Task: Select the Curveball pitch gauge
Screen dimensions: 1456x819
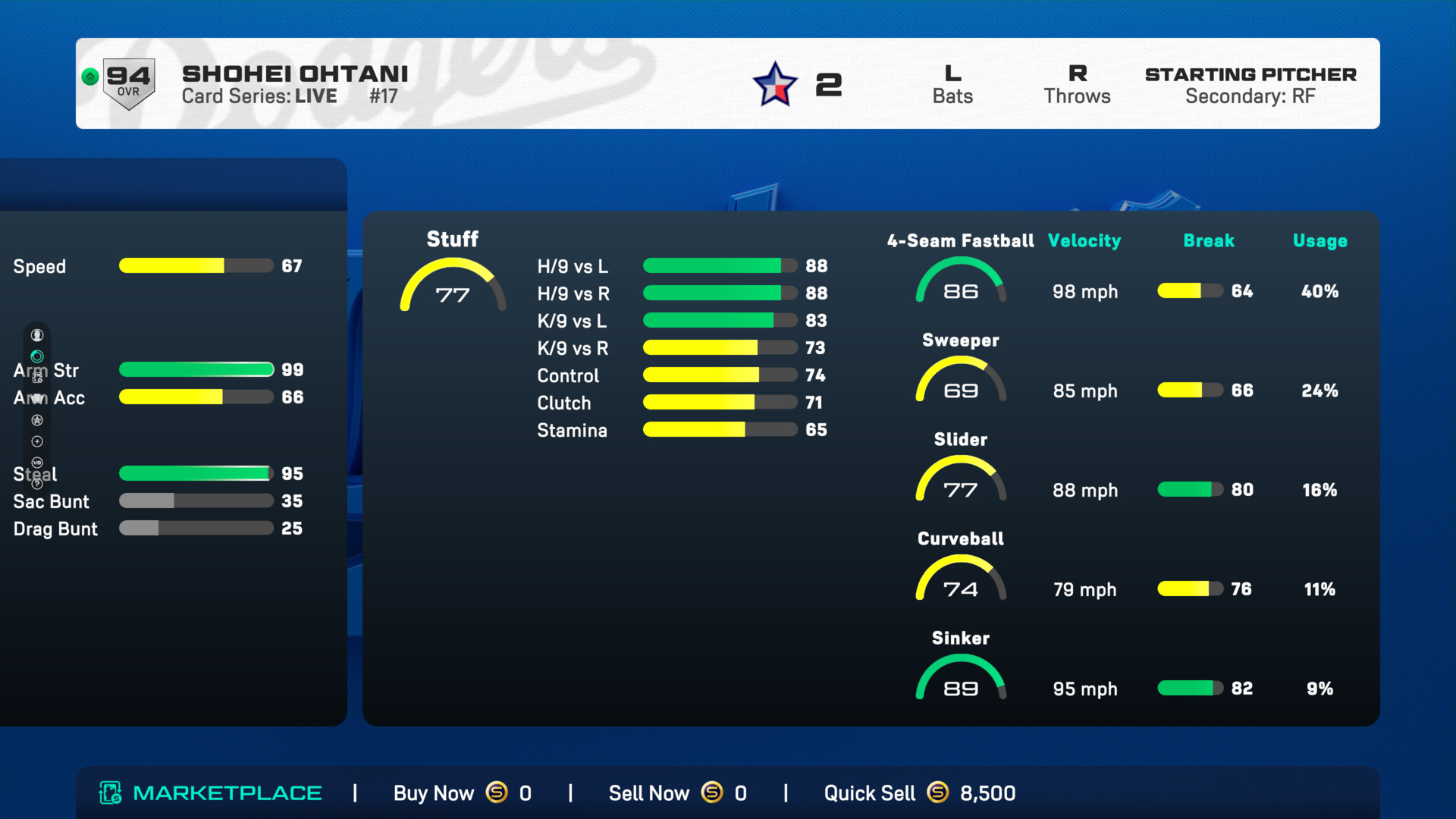Action: click(960, 580)
